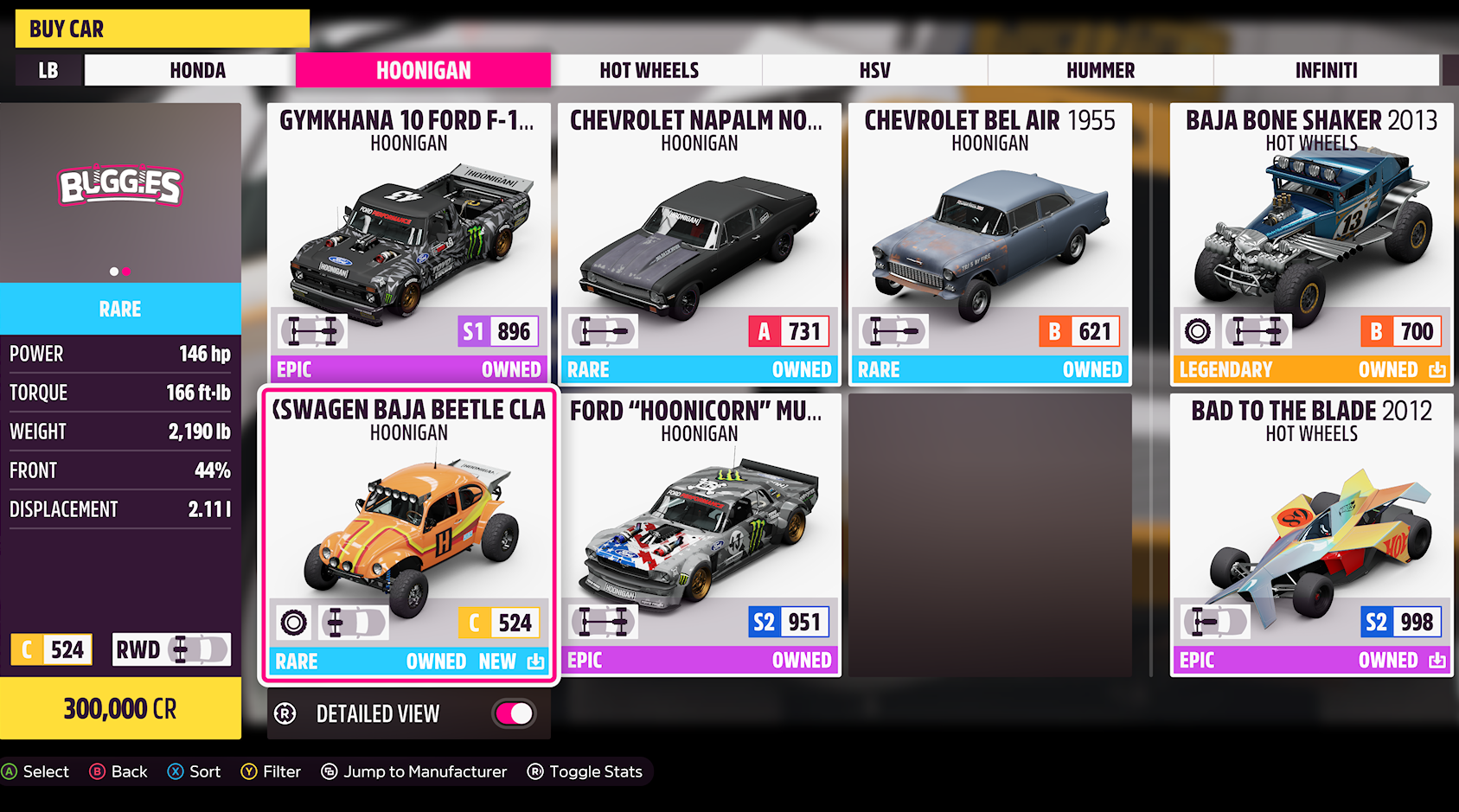Select the drivetrain icon on the Hoonicorn Mustang card

pos(603,622)
